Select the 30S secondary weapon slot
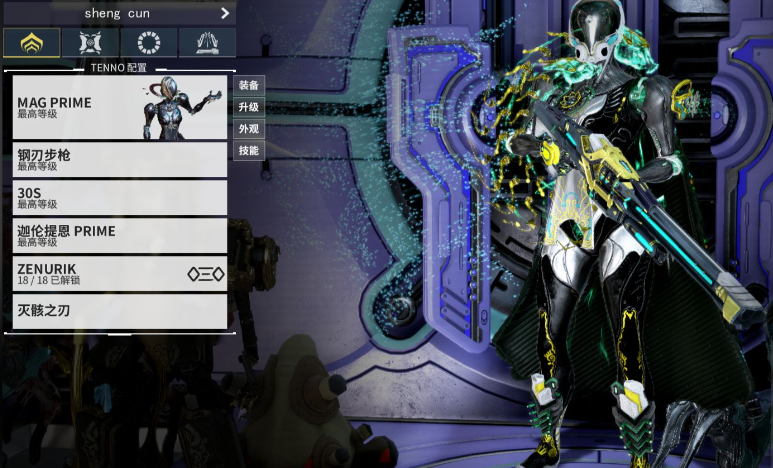Screen dimensions: 773x468 [120, 197]
